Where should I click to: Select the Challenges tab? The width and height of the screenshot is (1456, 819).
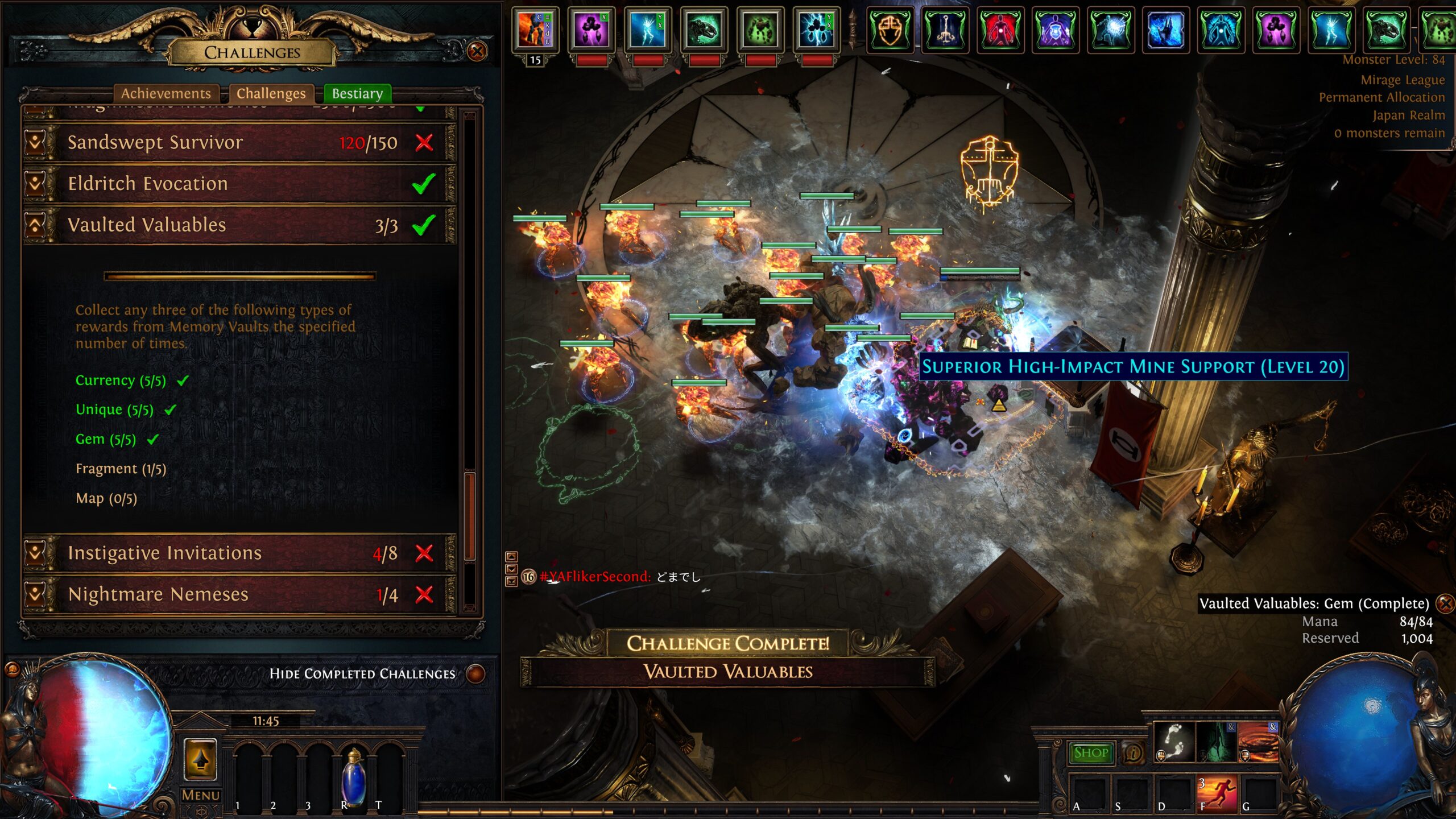(x=271, y=93)
